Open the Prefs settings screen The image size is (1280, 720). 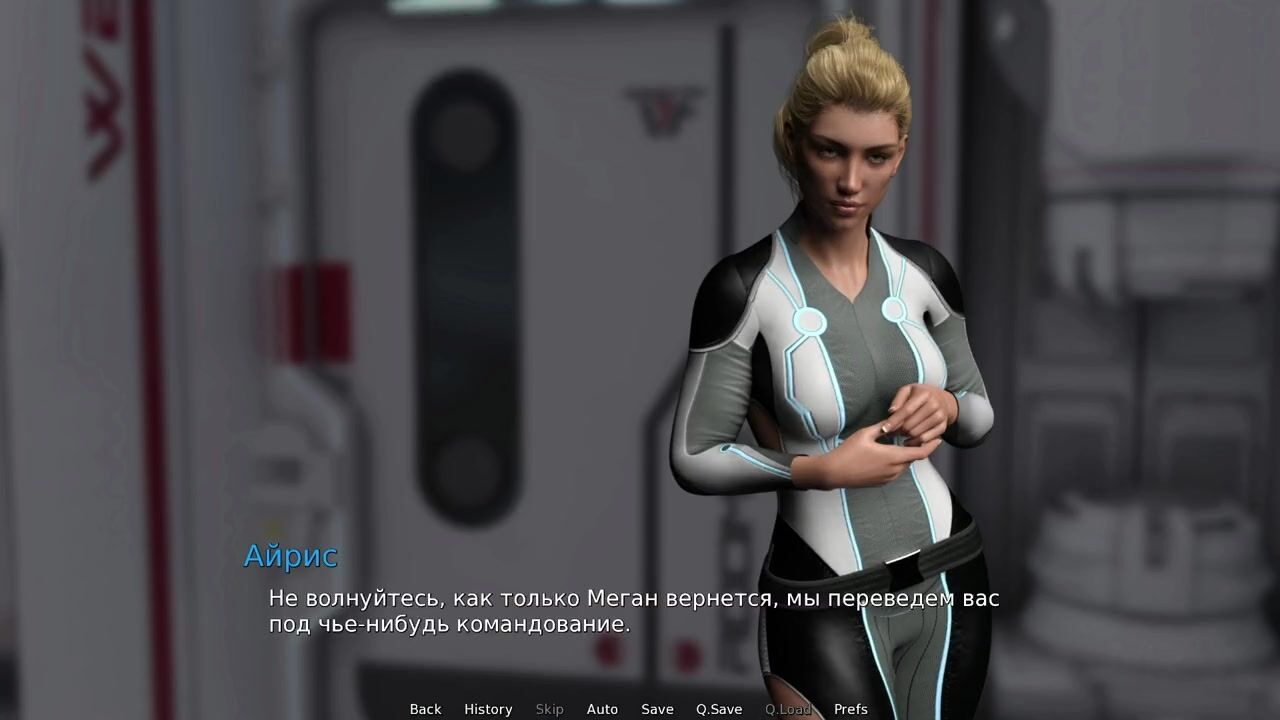pyautogui.click(x=851, y=709)
